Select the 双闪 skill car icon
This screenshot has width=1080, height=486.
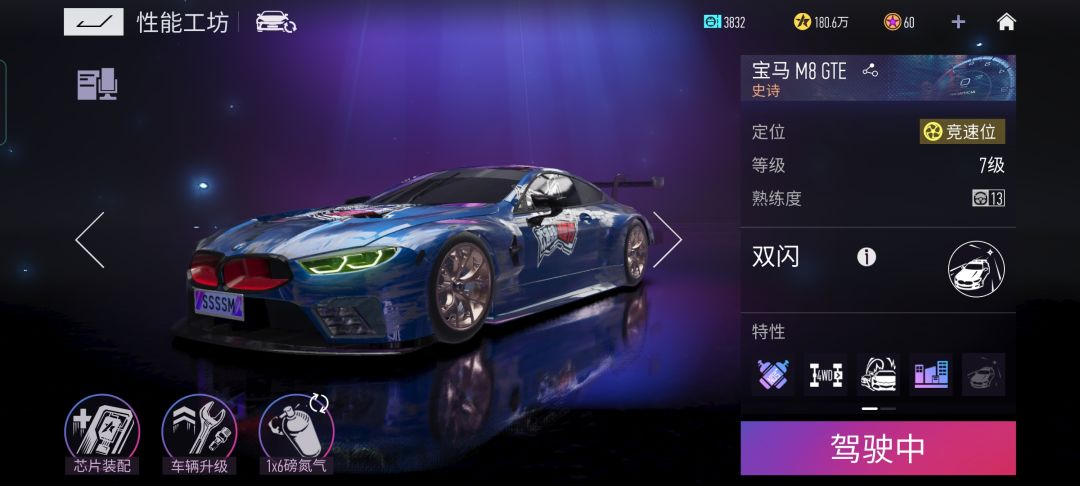pos(976,268)
